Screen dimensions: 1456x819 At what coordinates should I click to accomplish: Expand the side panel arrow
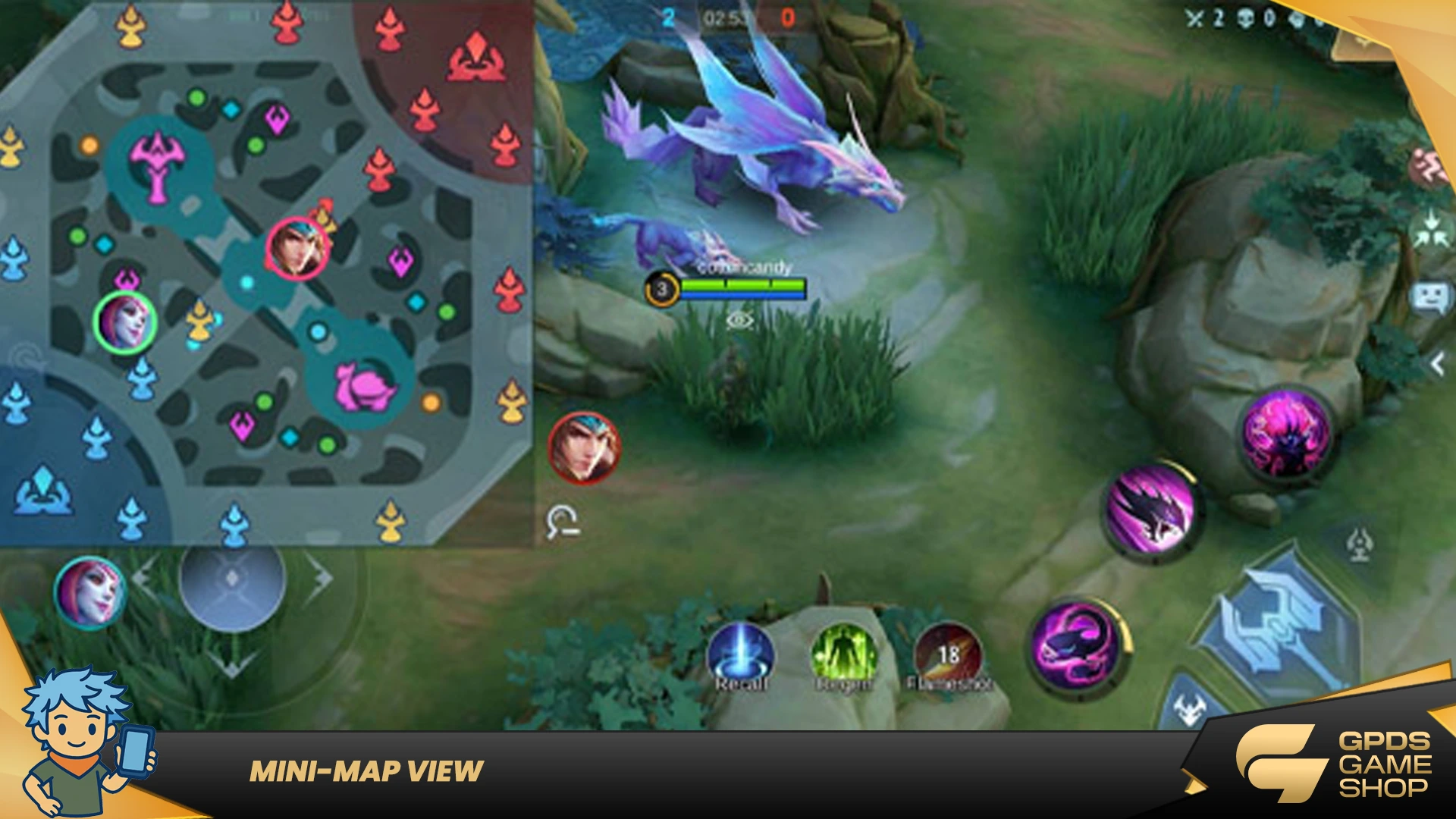point(1437,365)
